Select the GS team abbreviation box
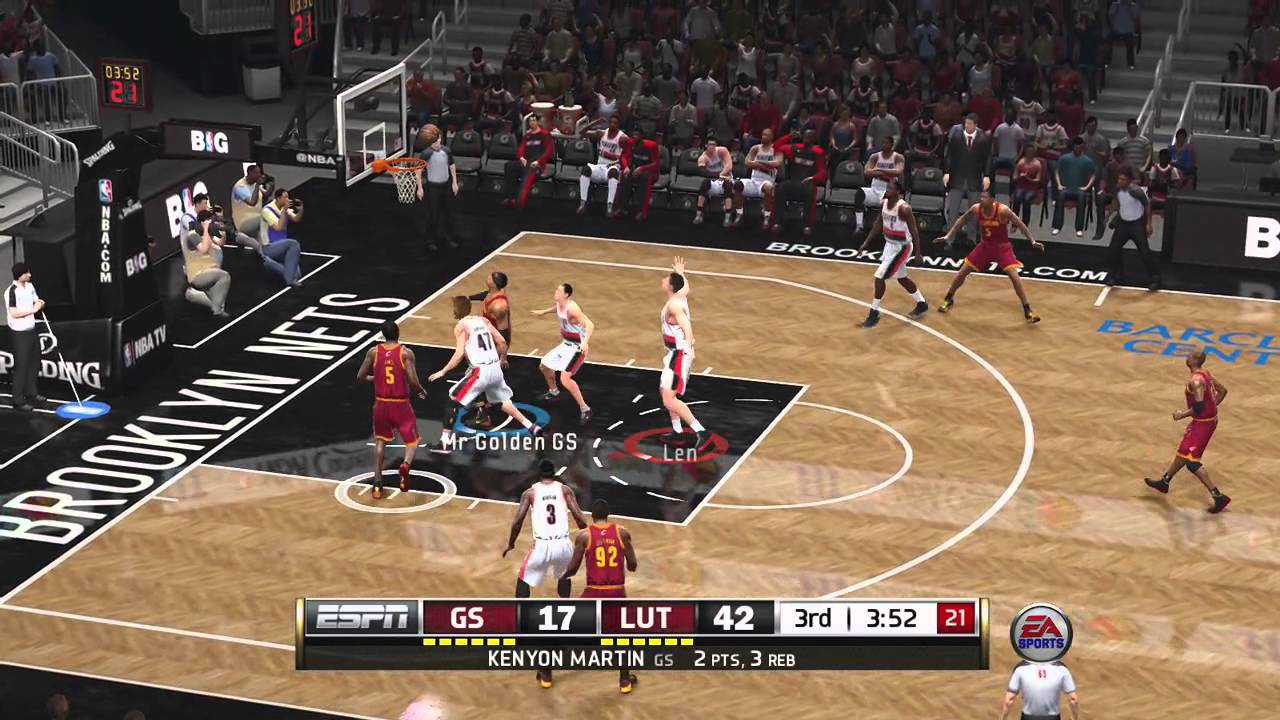The image size is (1280, 720). (x=471, y=619)
